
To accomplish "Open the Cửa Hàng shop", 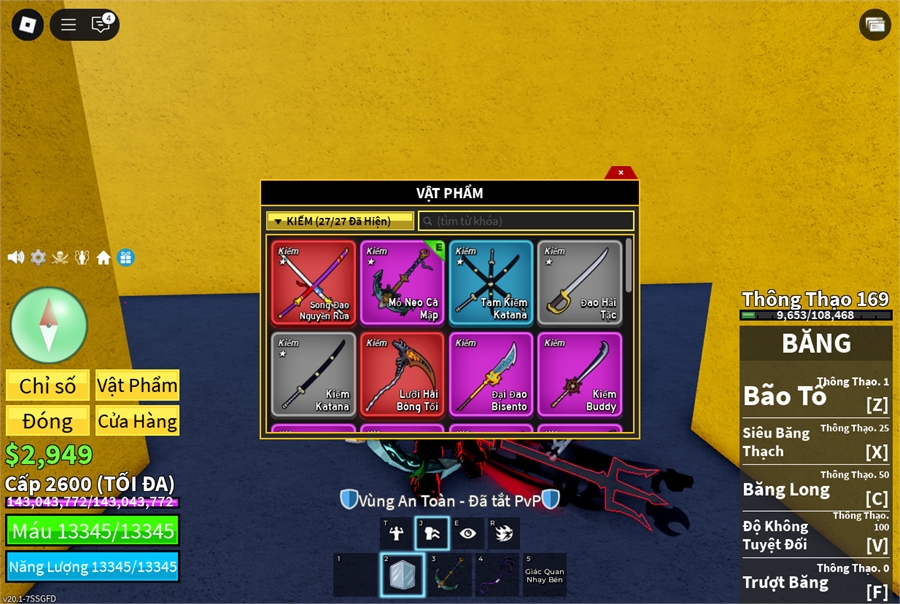I will click(137, 421).
